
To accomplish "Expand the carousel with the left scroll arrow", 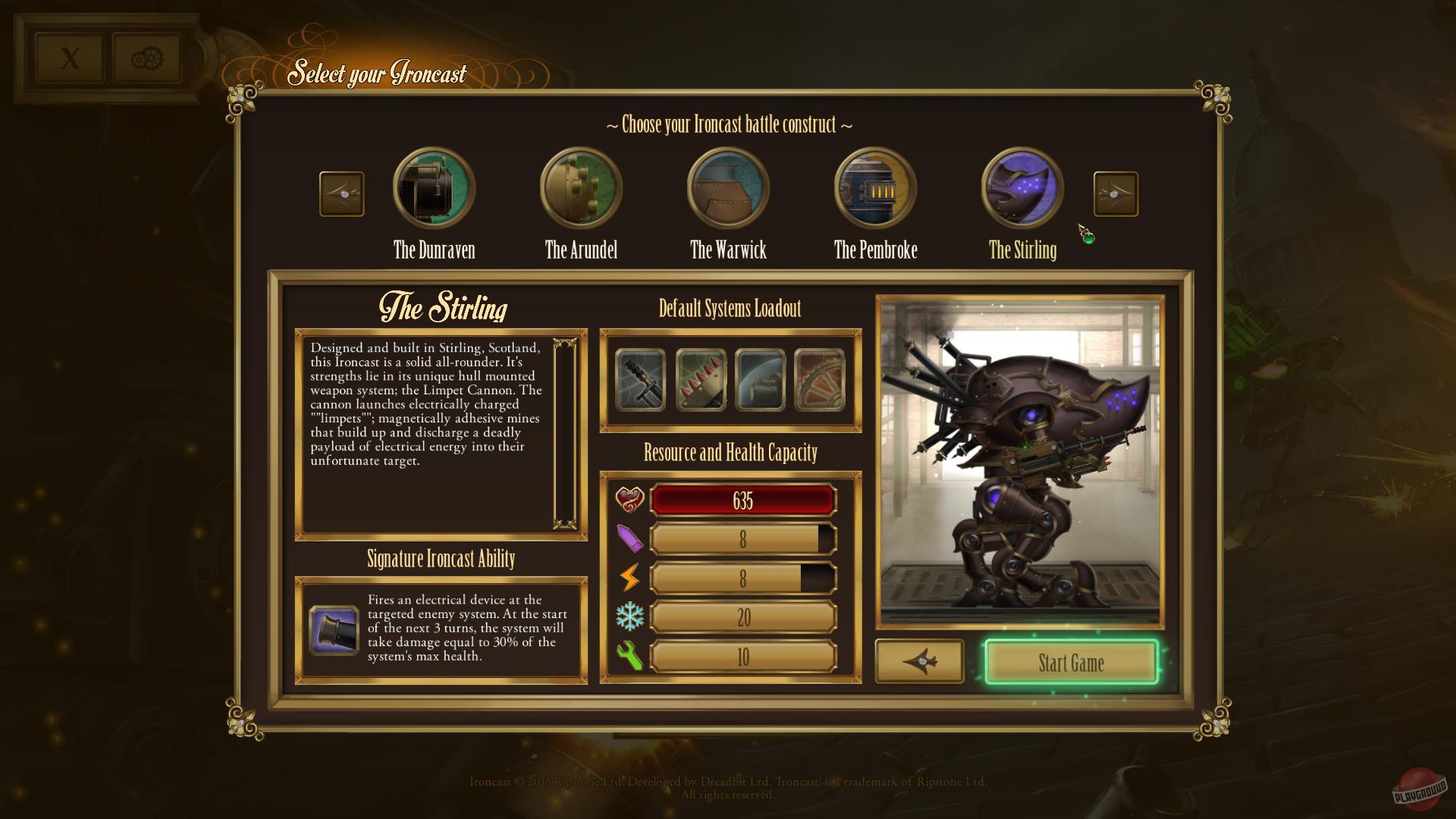I will pos(341,193).
